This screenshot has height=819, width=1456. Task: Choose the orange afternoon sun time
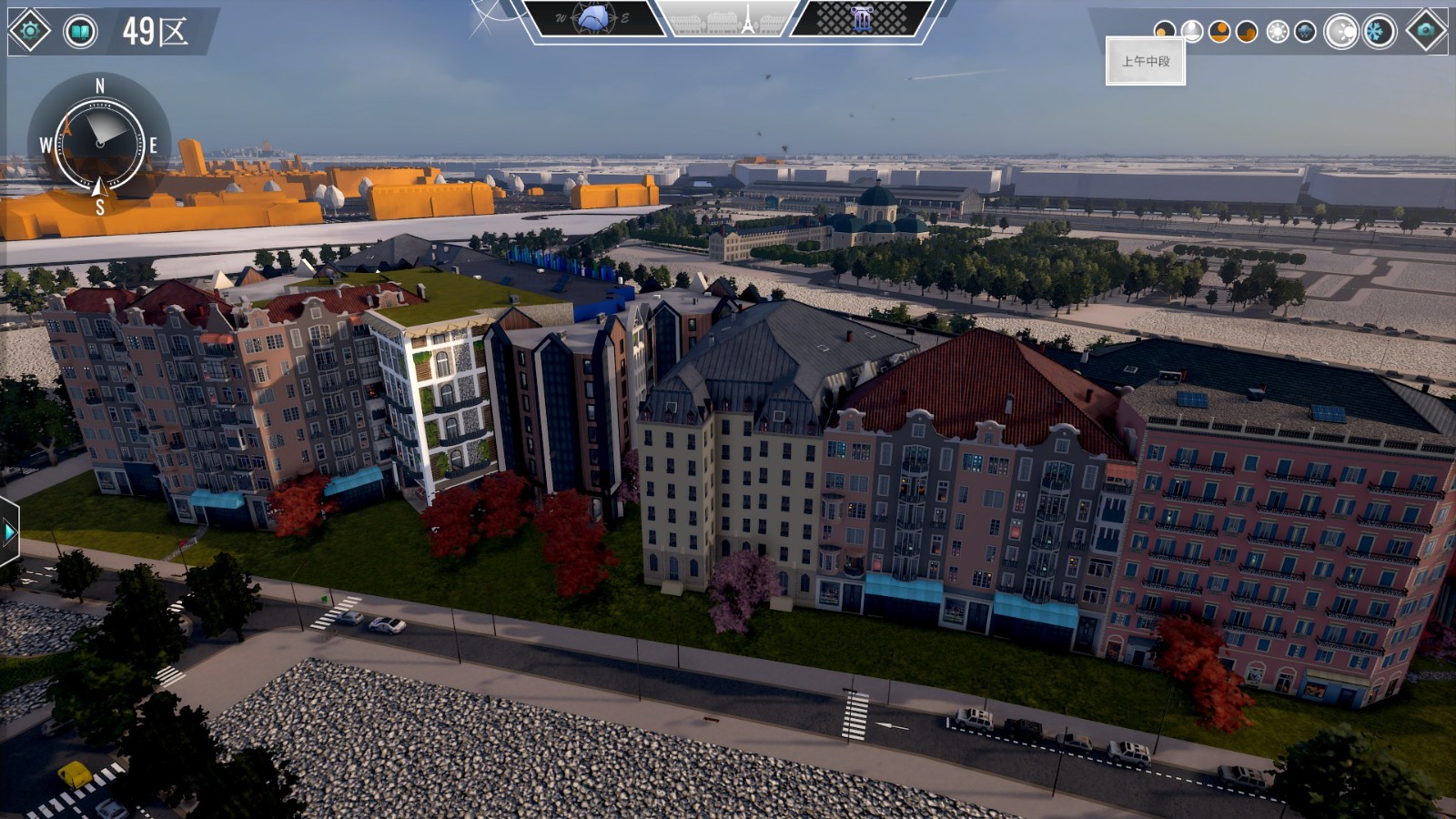coord(1219,32)
